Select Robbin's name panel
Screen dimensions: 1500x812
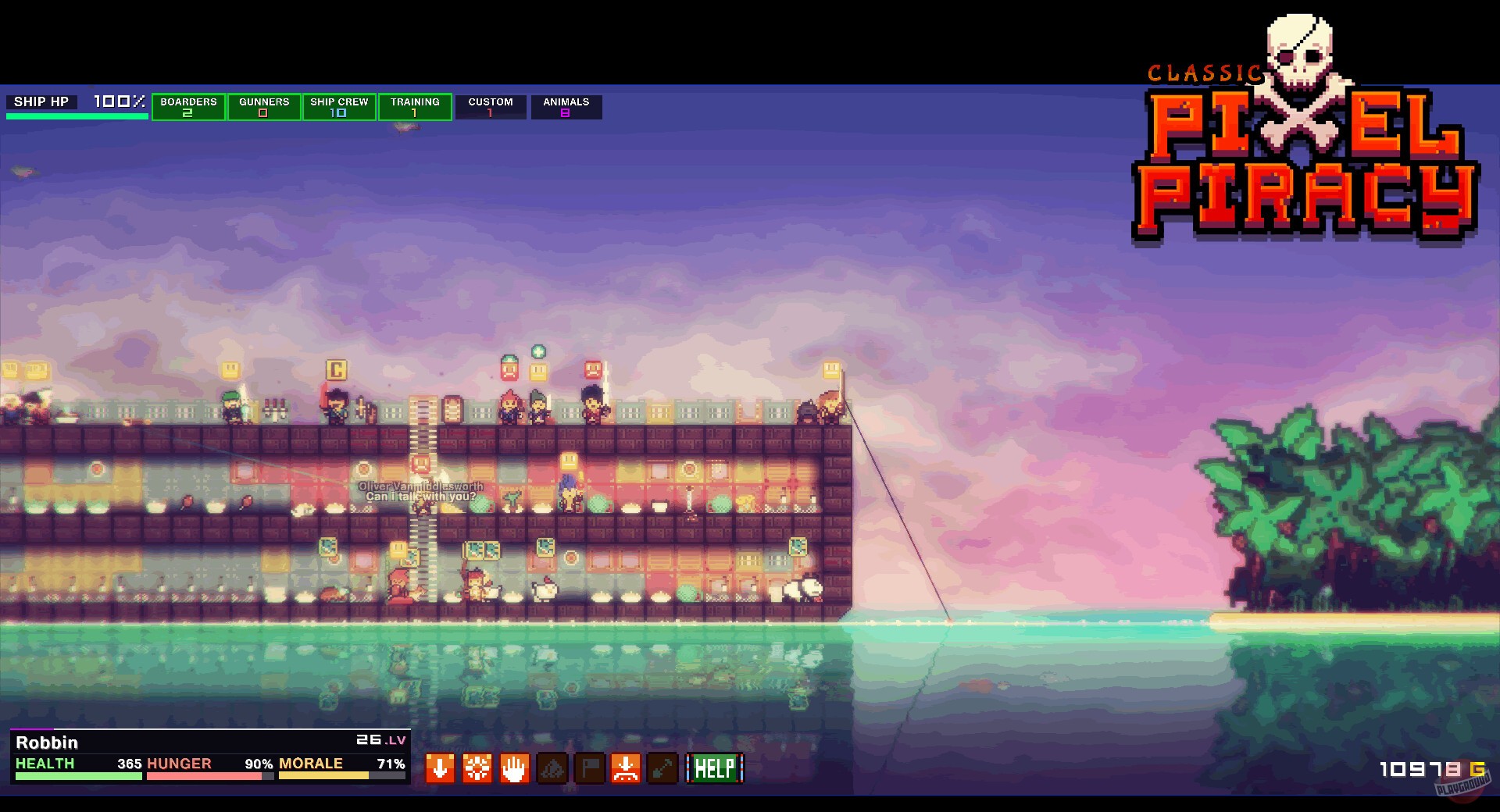point(47,743)
